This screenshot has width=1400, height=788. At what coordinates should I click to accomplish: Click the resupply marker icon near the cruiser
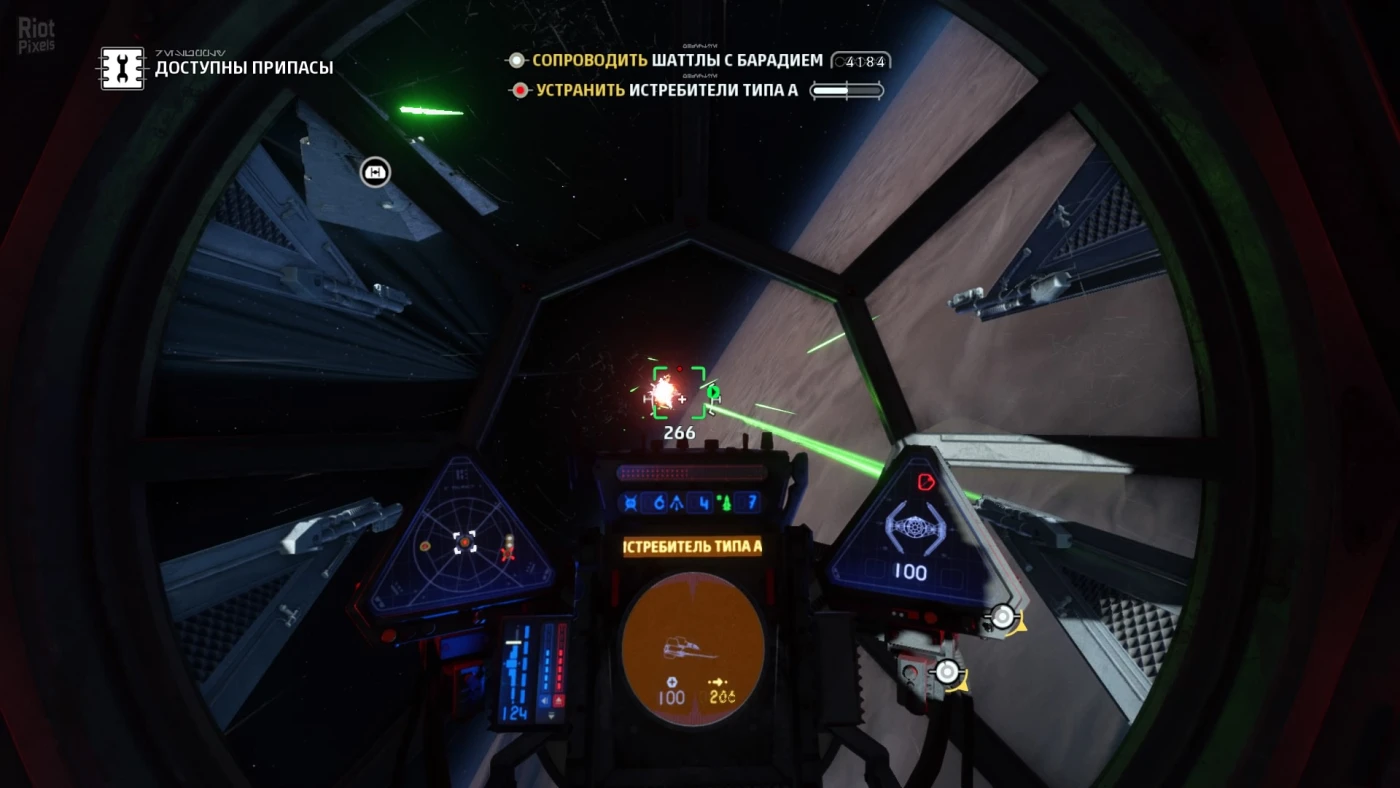click(x=375, y=172)
